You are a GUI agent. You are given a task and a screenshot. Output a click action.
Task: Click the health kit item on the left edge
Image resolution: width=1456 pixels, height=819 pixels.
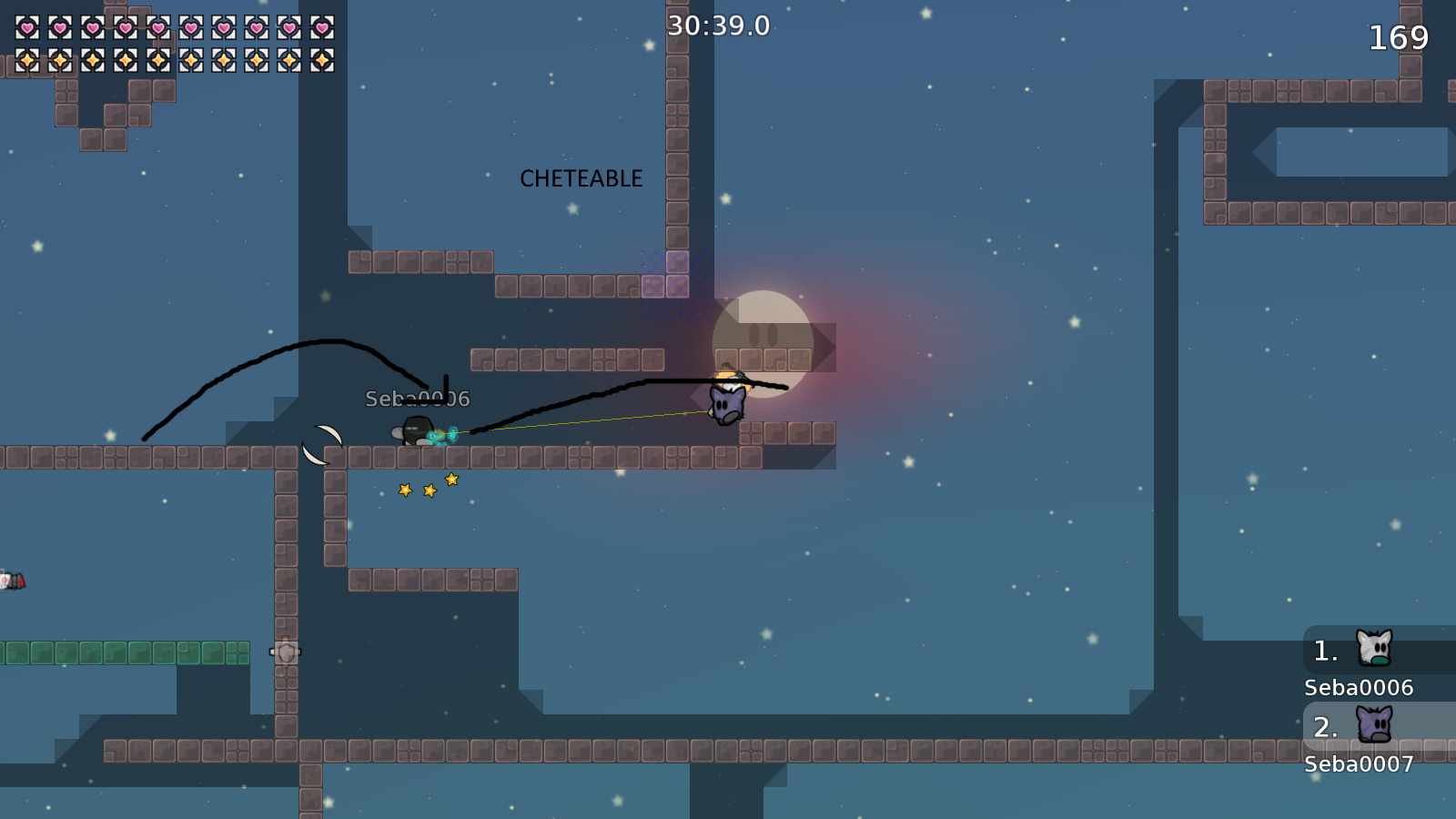13,581
